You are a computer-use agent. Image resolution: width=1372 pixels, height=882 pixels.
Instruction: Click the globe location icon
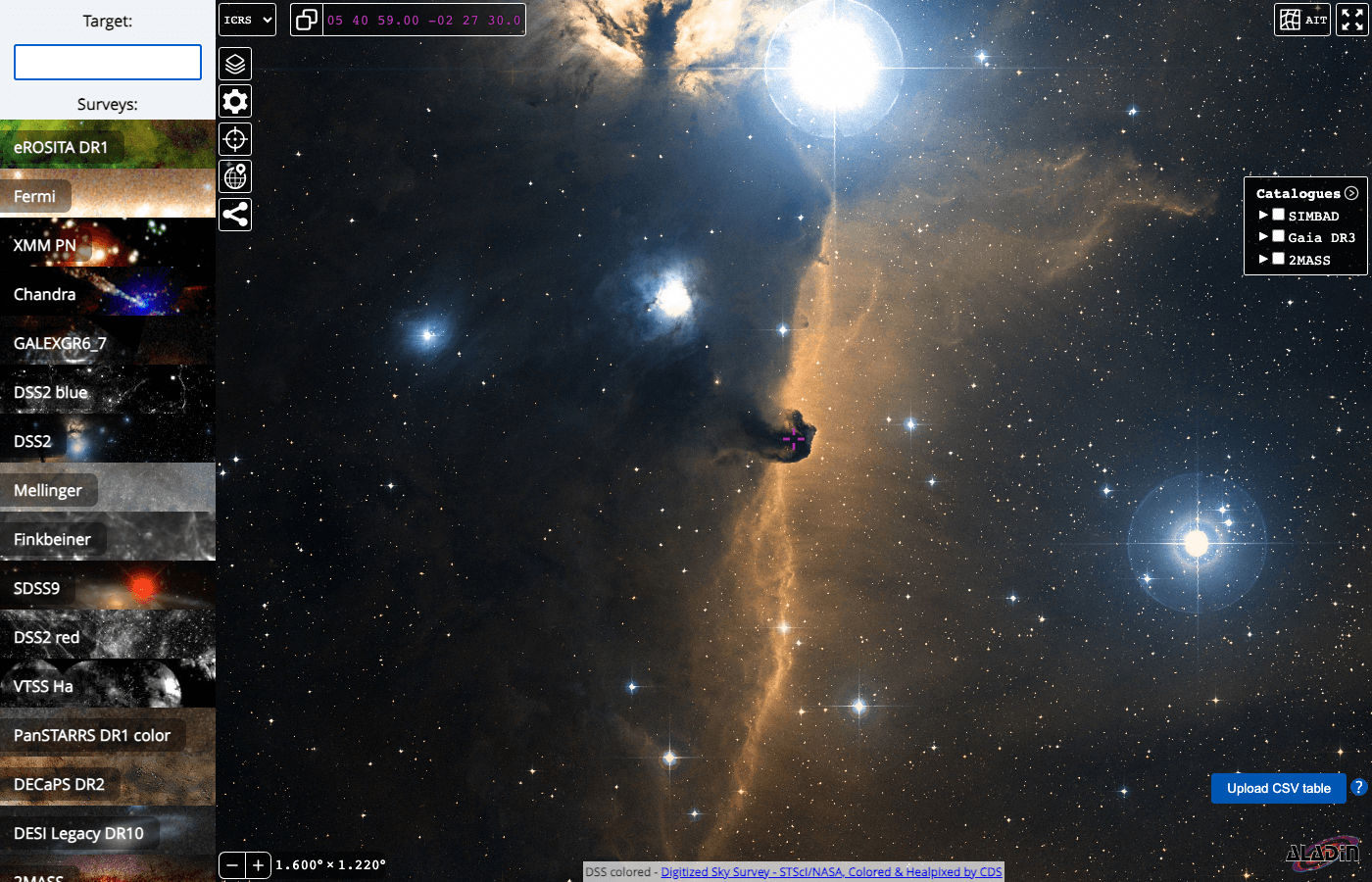click(x=235, y=176)
